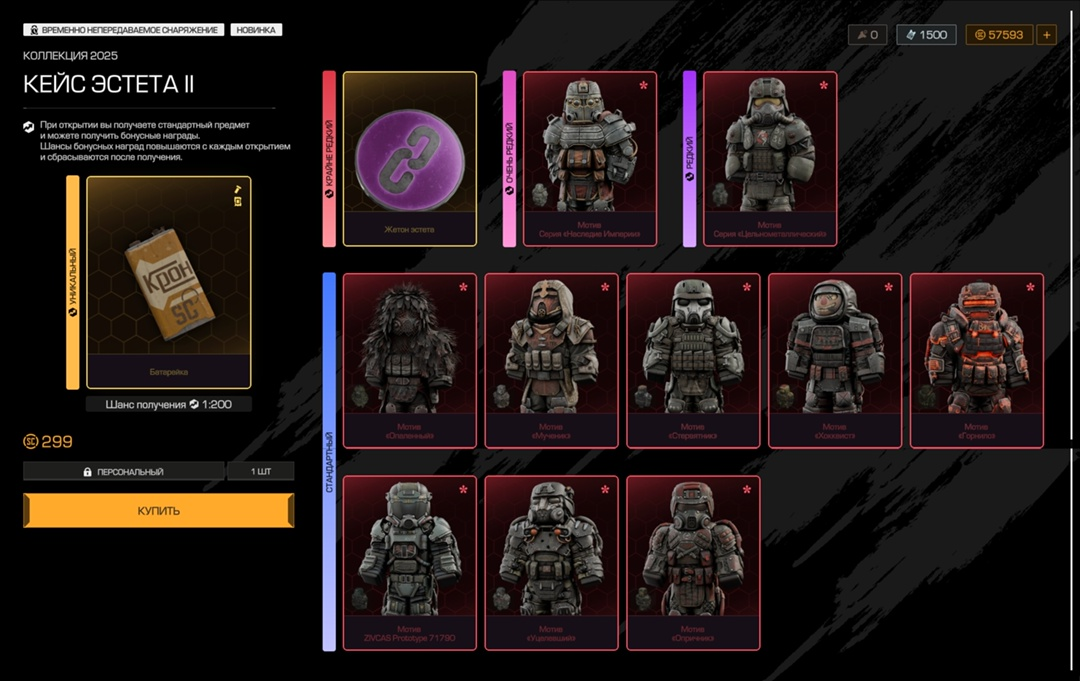View the «Хоккеист» skin card
1080x681 pixels.
[836, 360]
